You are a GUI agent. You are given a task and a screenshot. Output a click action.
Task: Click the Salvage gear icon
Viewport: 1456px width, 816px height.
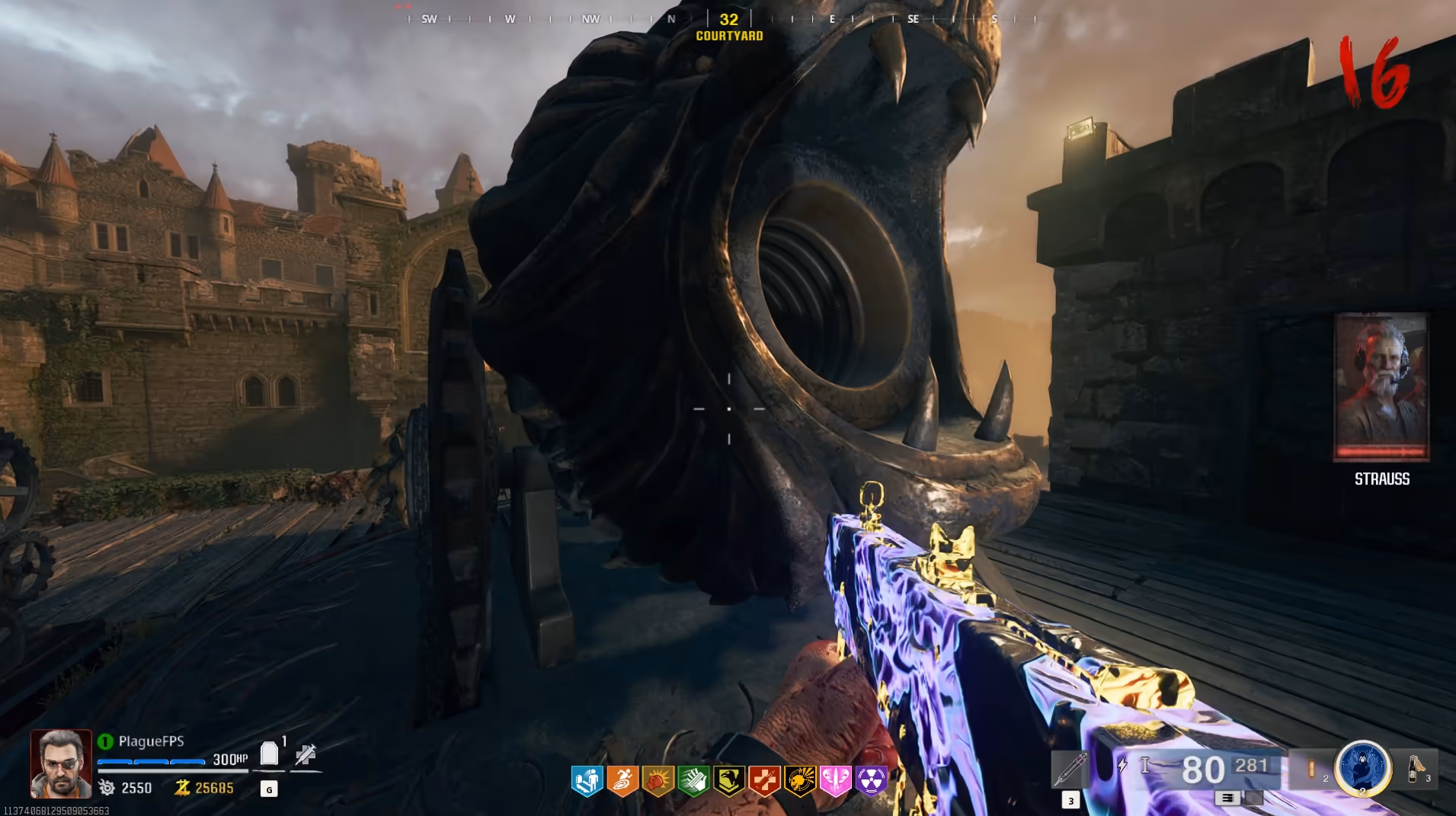point(107,788)
